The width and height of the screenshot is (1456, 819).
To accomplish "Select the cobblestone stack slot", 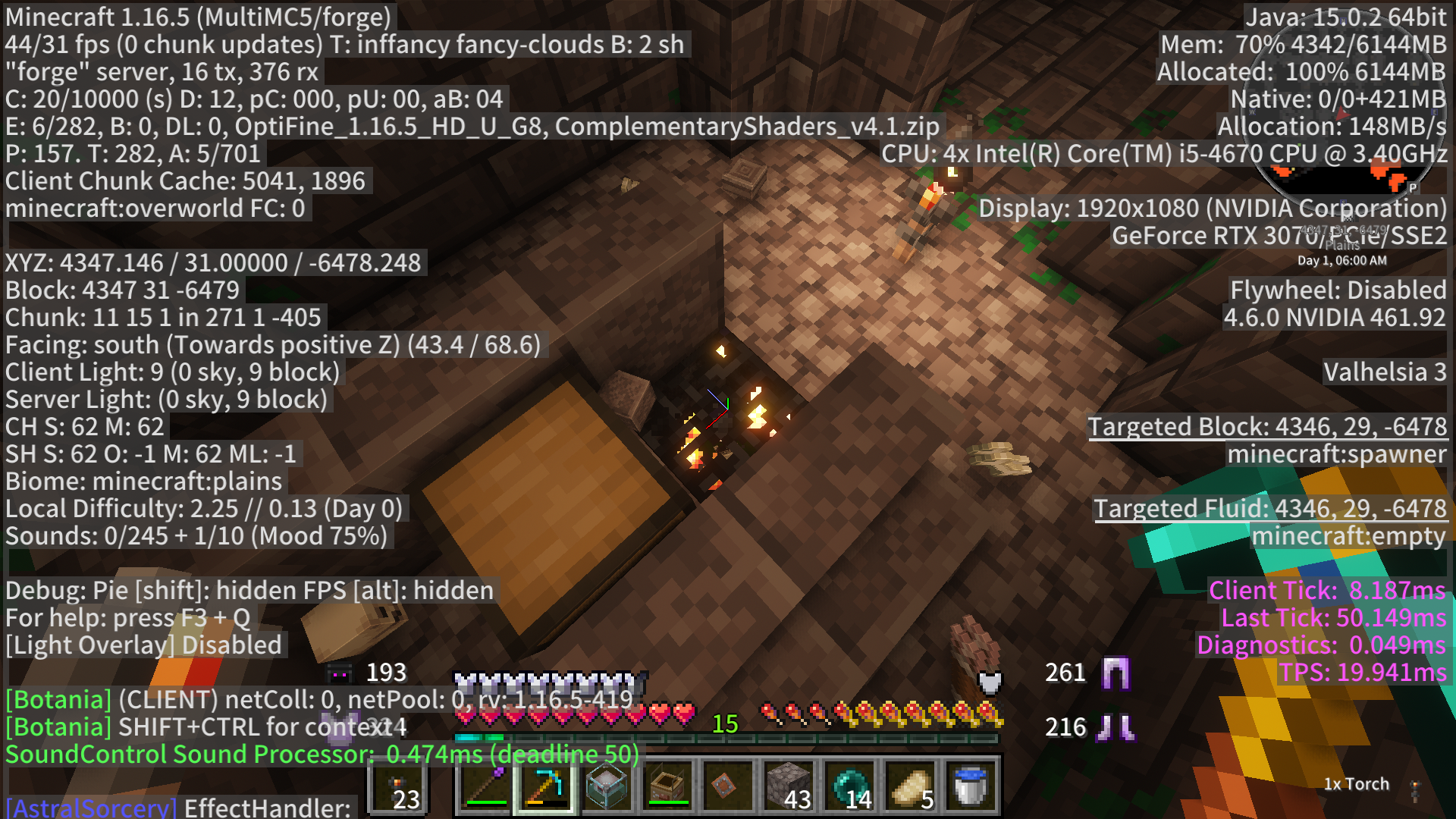I will pos(789,786).
